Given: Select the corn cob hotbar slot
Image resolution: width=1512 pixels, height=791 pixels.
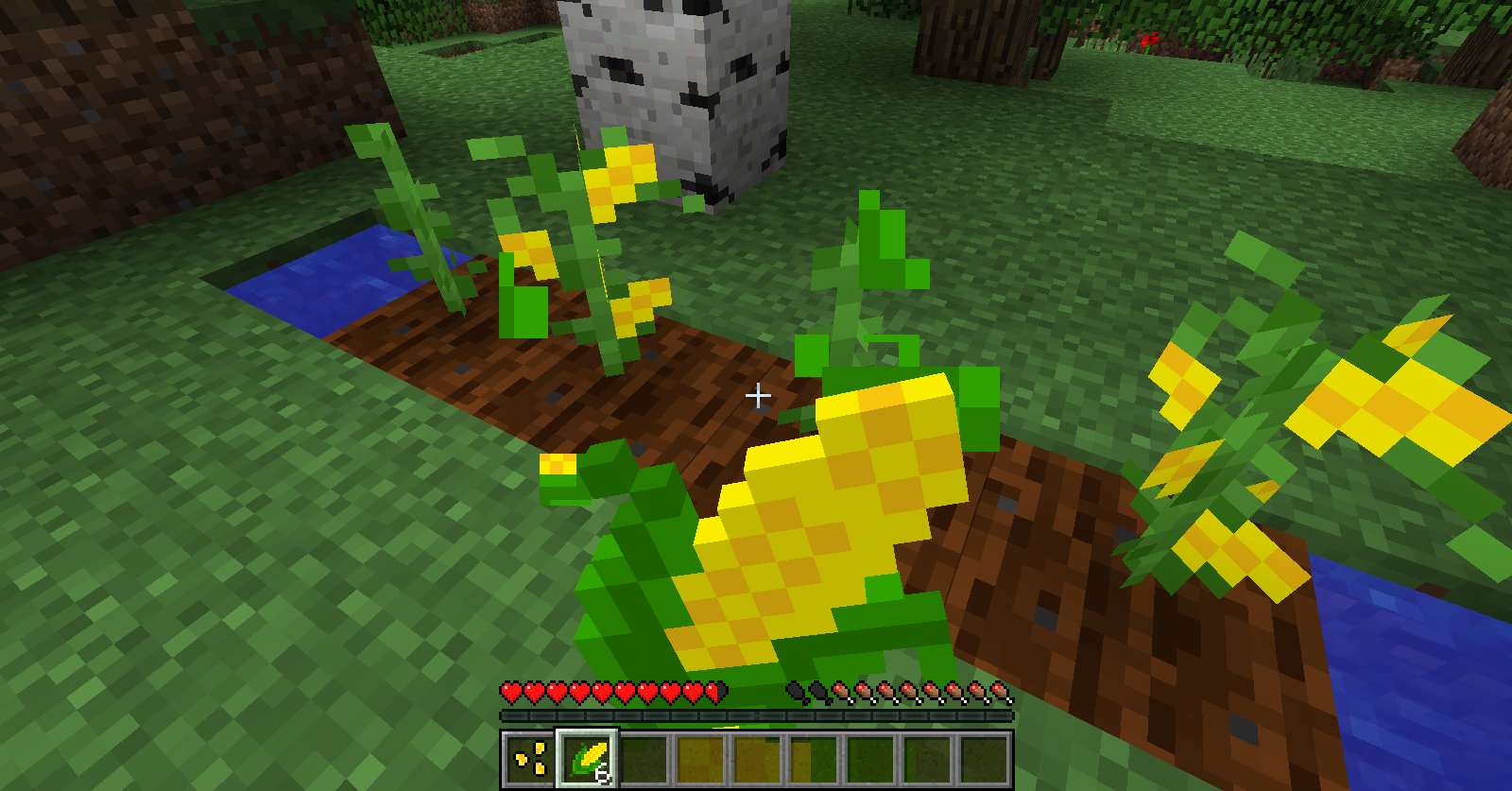Looking at the screenshot, I should (587, 758).
